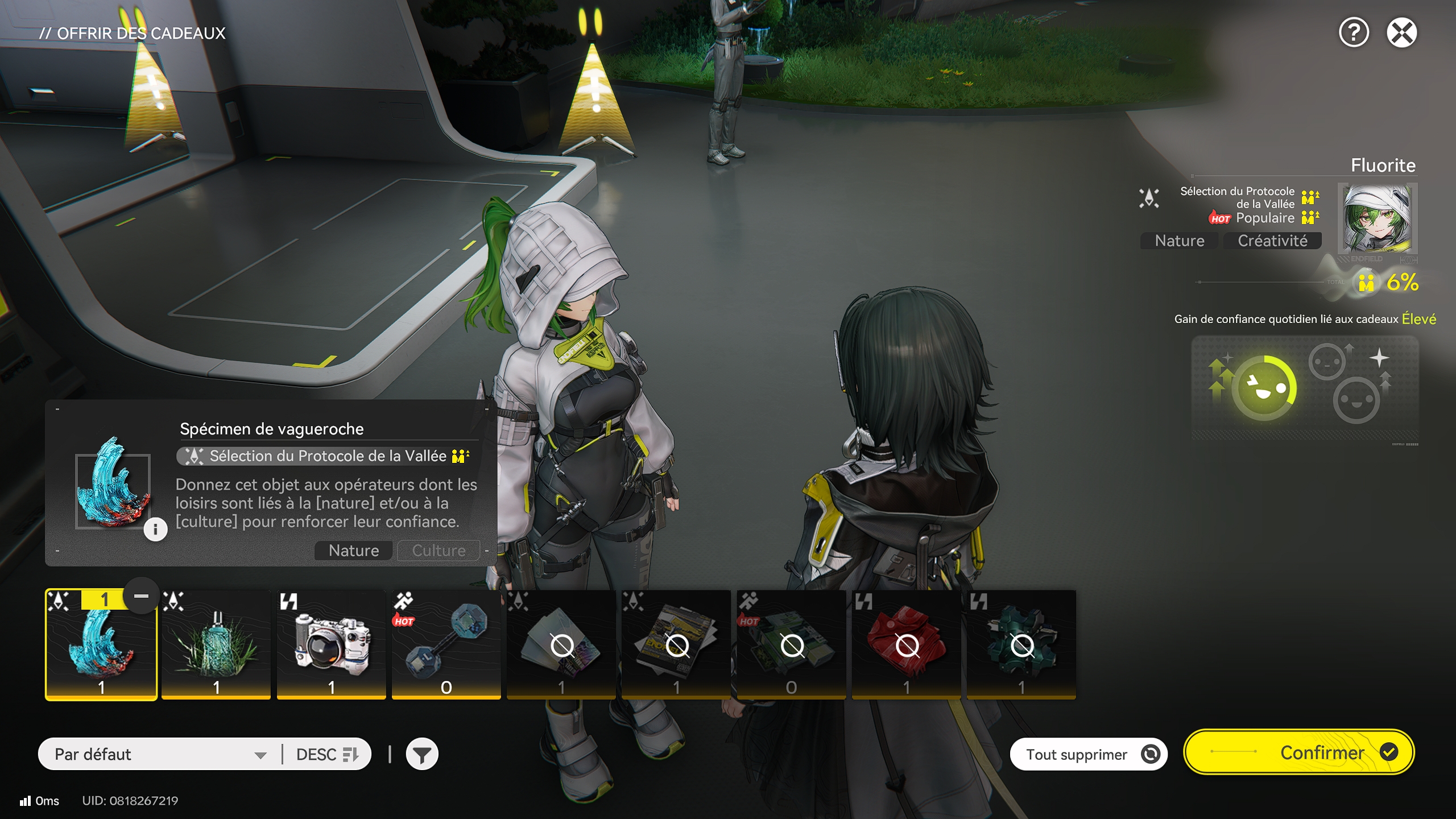Switch to the Nature tab for Fluorite
The image size is (1456, 819).
1178,241
